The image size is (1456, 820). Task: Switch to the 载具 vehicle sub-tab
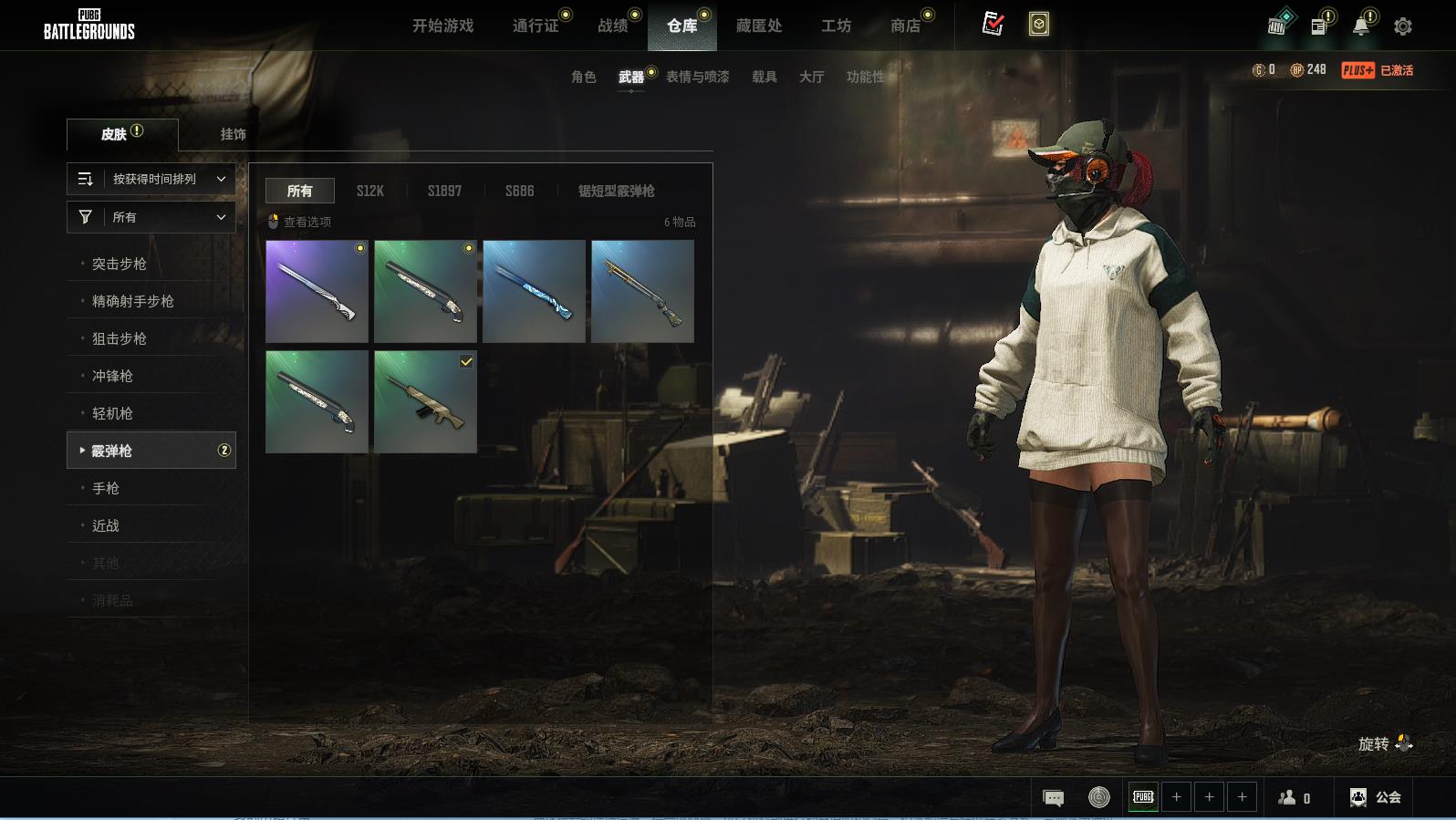(764, 77)
